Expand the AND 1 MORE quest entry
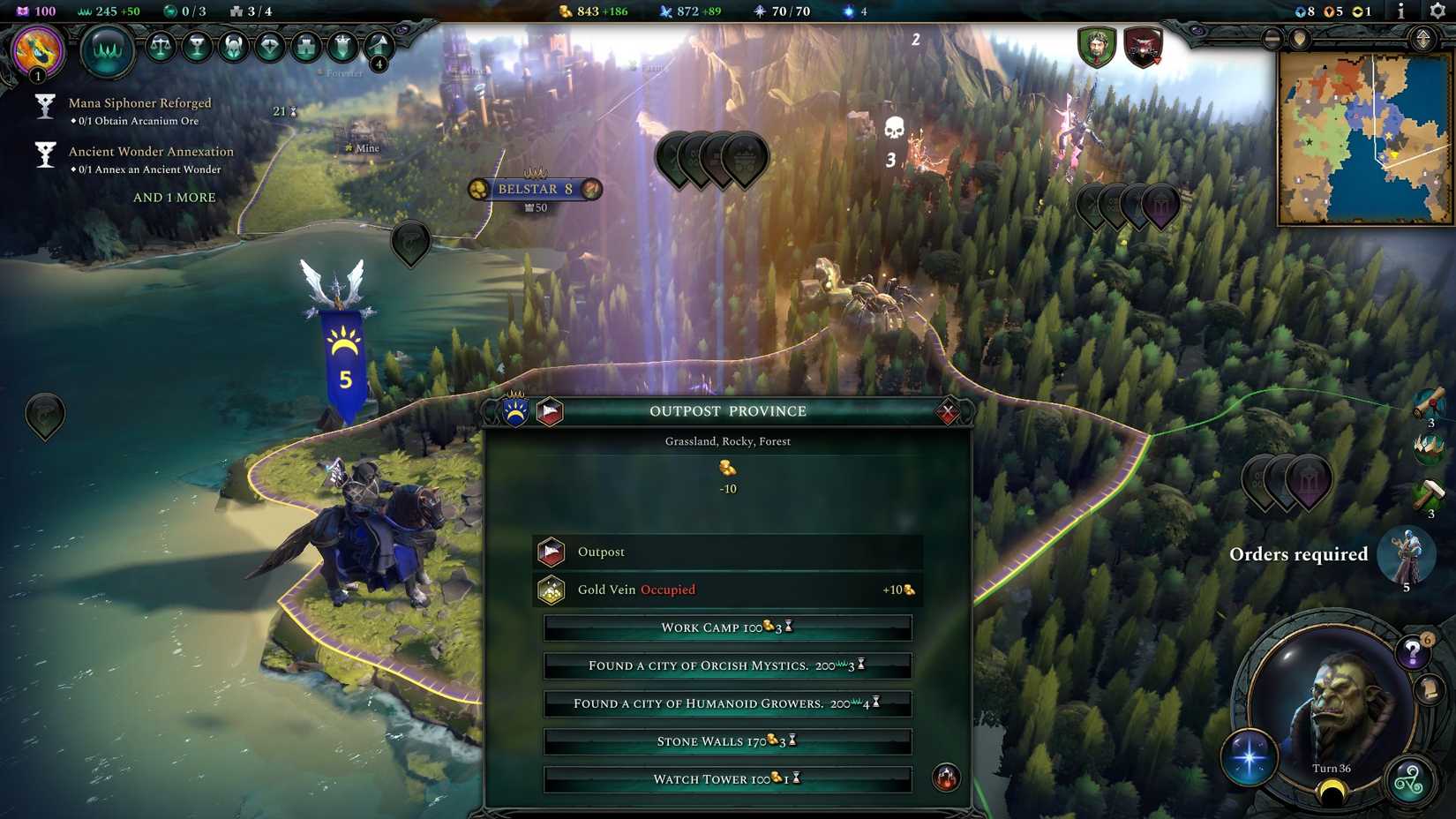 coord(173,197)
